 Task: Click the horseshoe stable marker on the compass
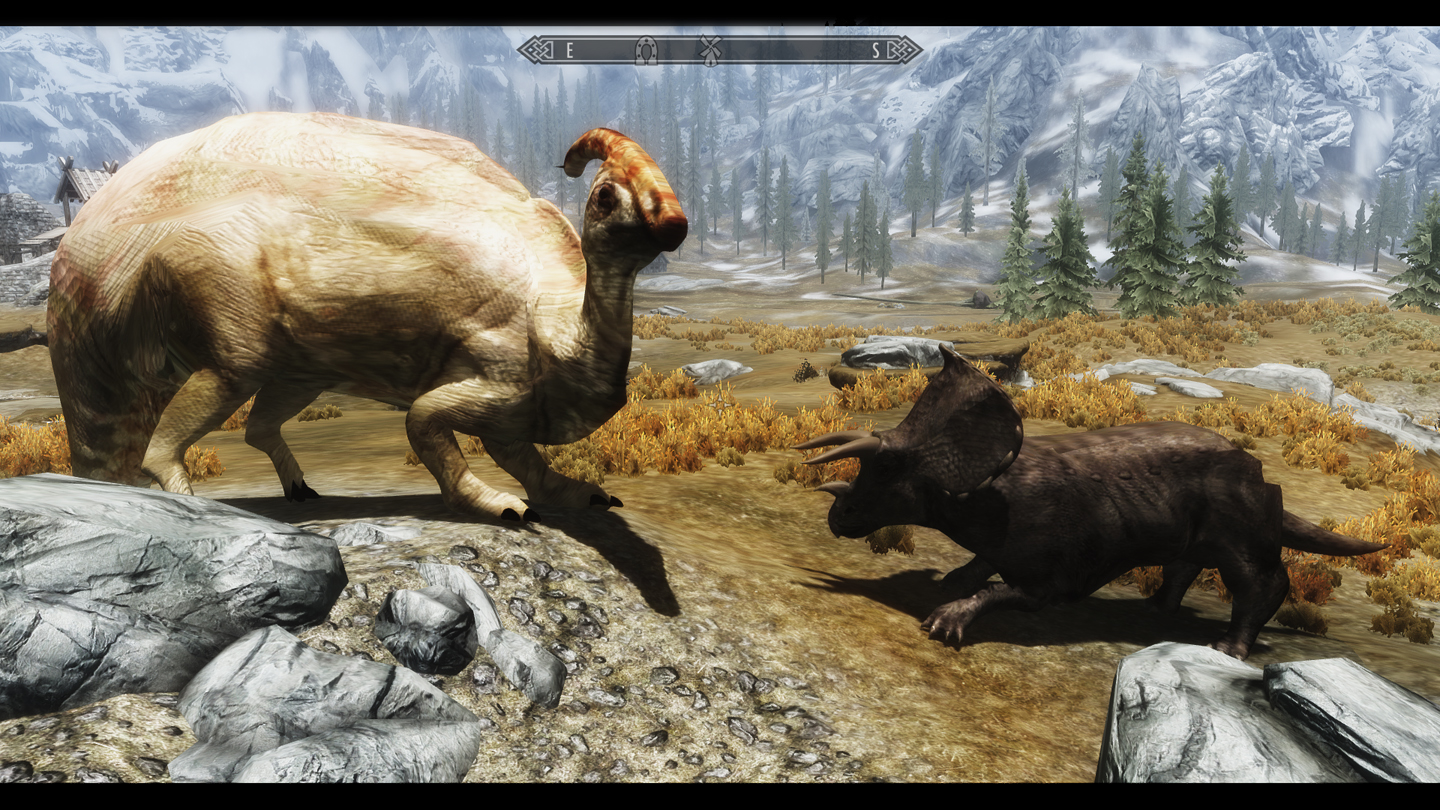[646, 50]
